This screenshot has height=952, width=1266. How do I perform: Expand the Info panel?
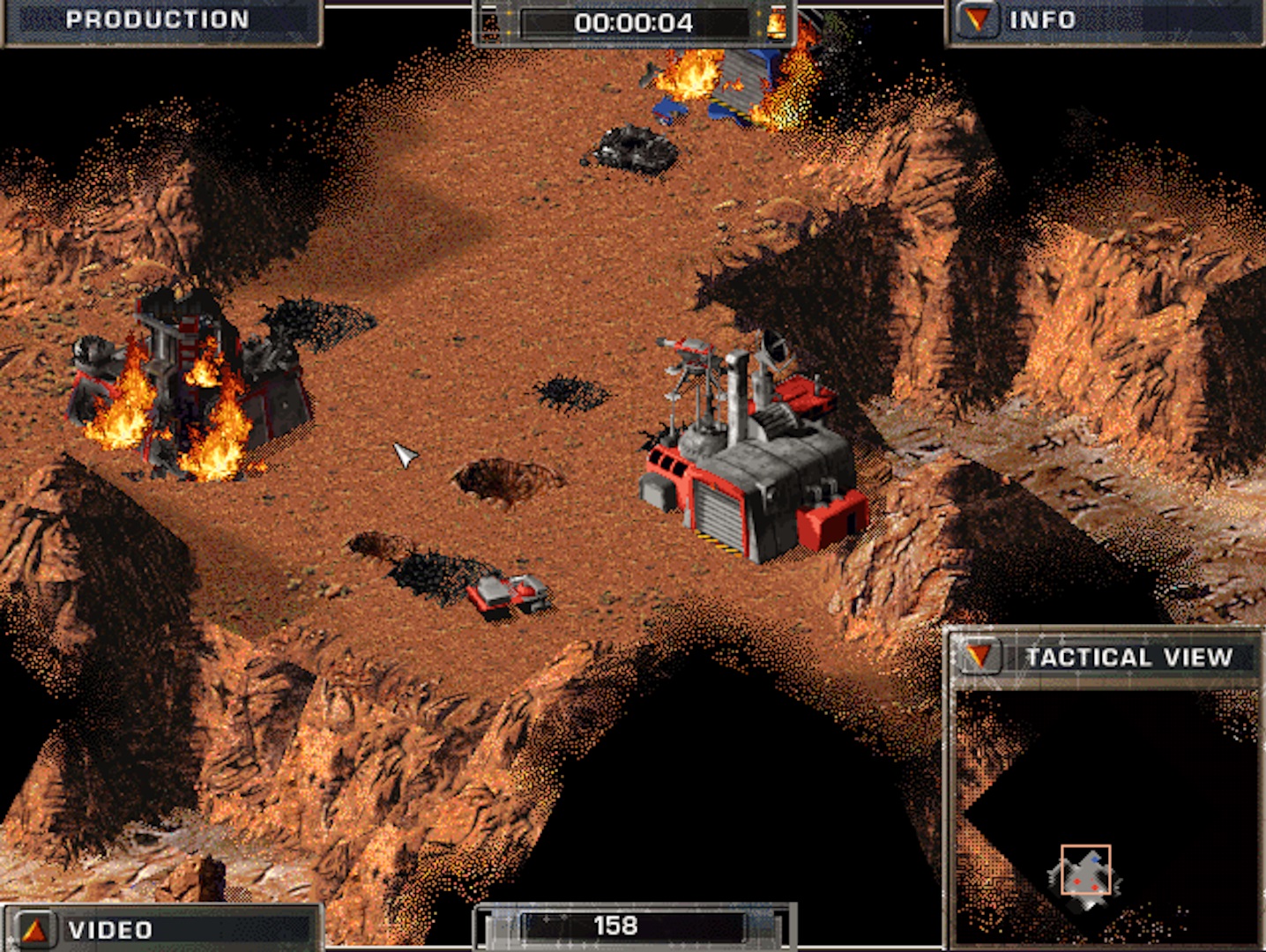tap(976, 20)
